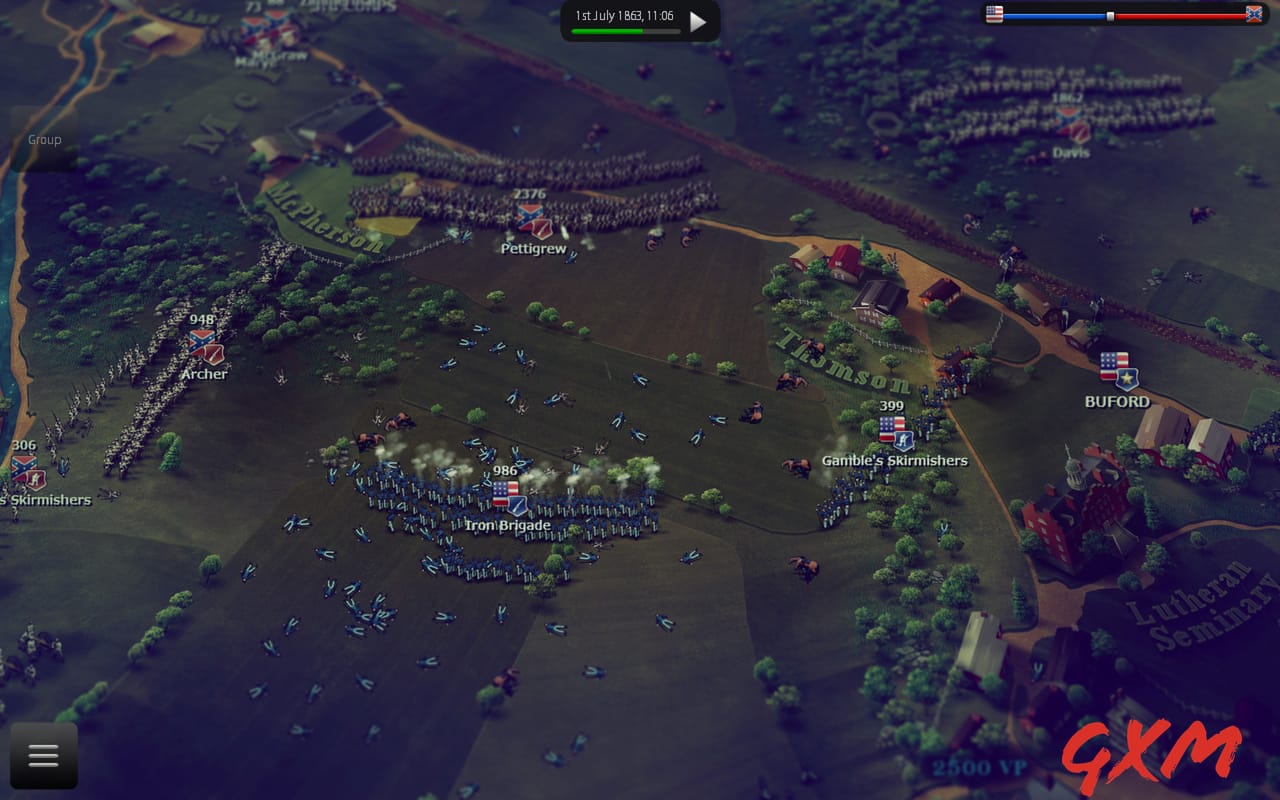Screen dimensions: 1280x800
Task: Select the Confederate Skirmishers flag on left edge
Action: pos(26,470)
